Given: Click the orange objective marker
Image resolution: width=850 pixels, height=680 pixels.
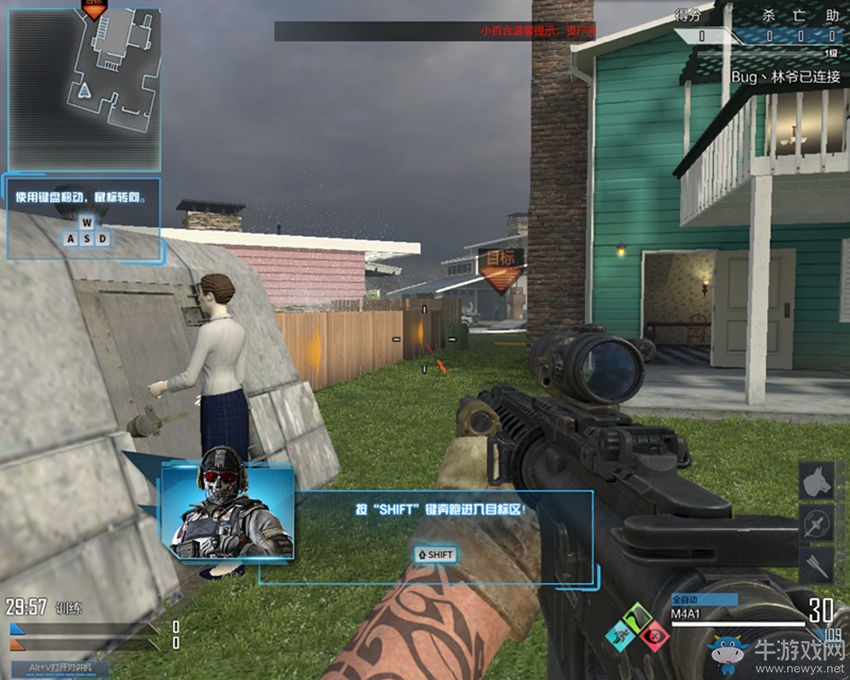Looking at the screenshot, I should [501, 267].
